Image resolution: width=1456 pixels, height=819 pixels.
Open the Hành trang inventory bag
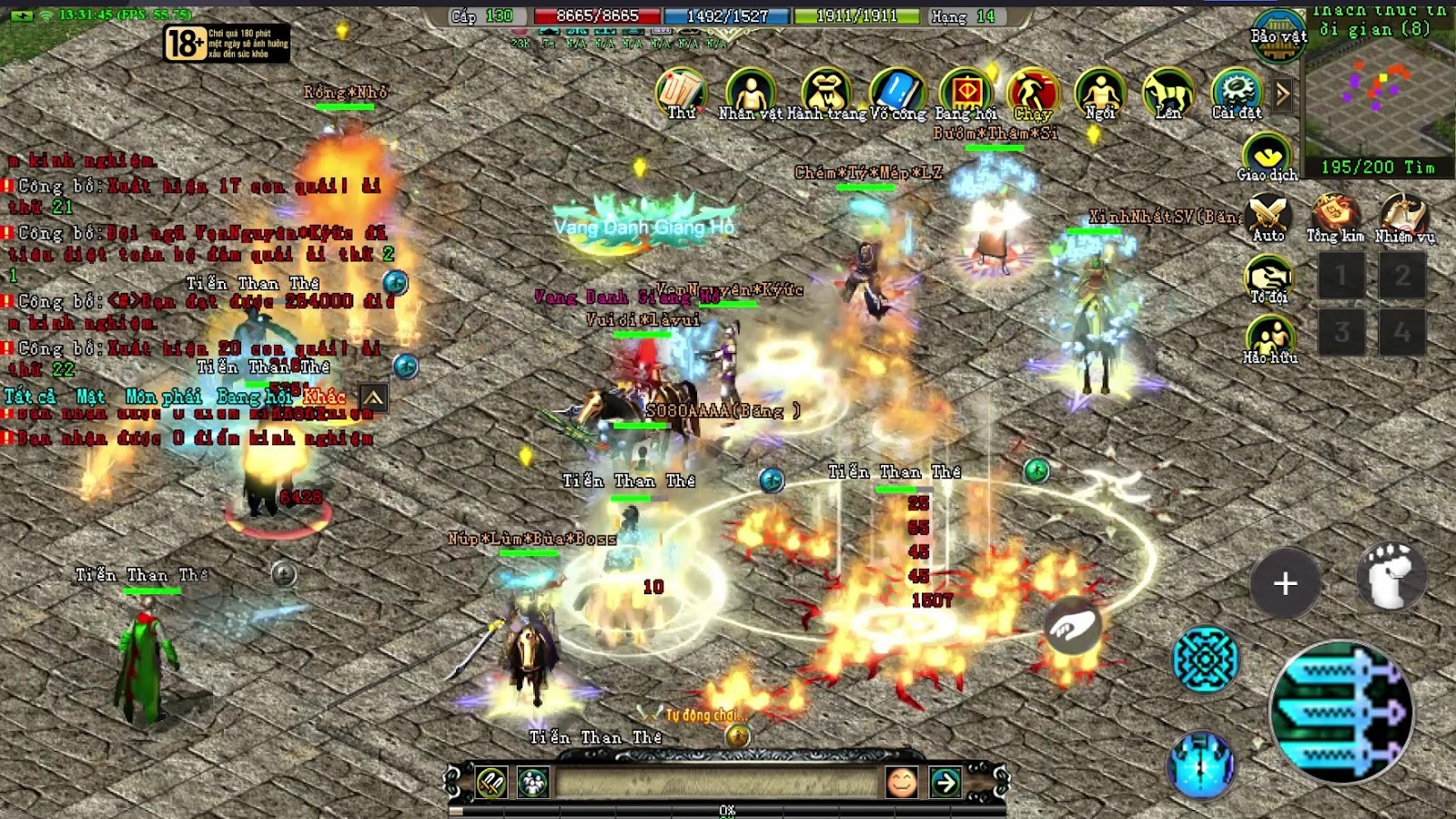825,91
